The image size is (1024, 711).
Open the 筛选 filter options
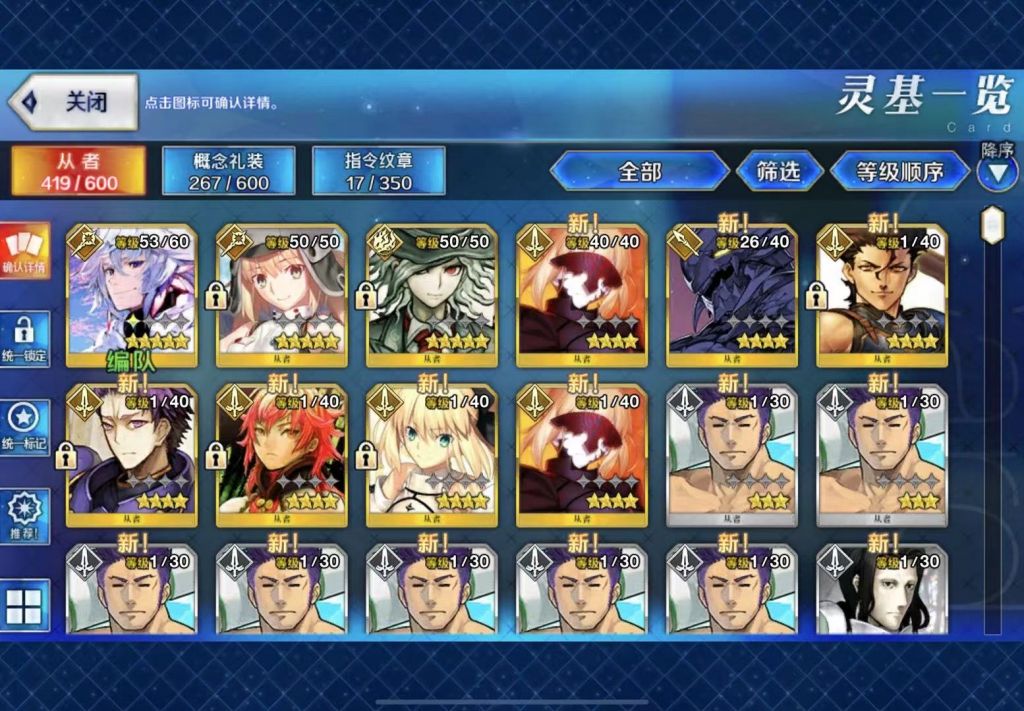click(x=779, y=171)
